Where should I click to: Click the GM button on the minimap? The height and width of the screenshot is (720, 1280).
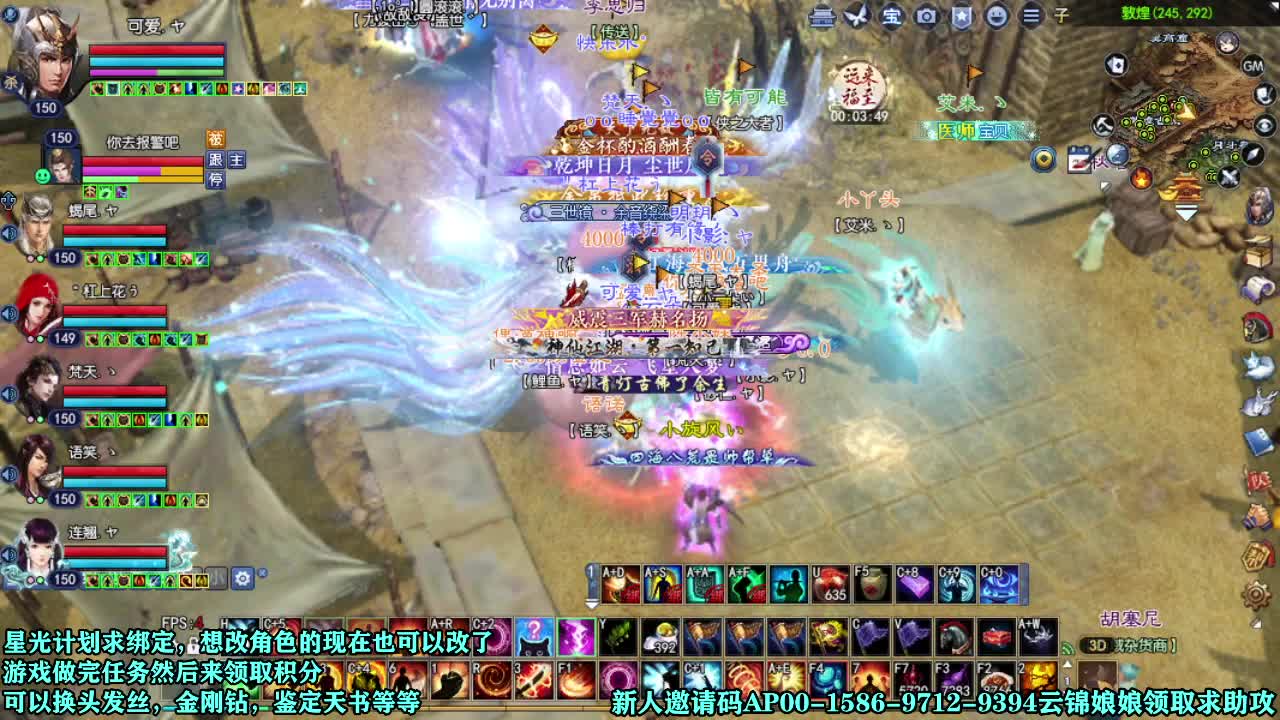coord(1253,66)
